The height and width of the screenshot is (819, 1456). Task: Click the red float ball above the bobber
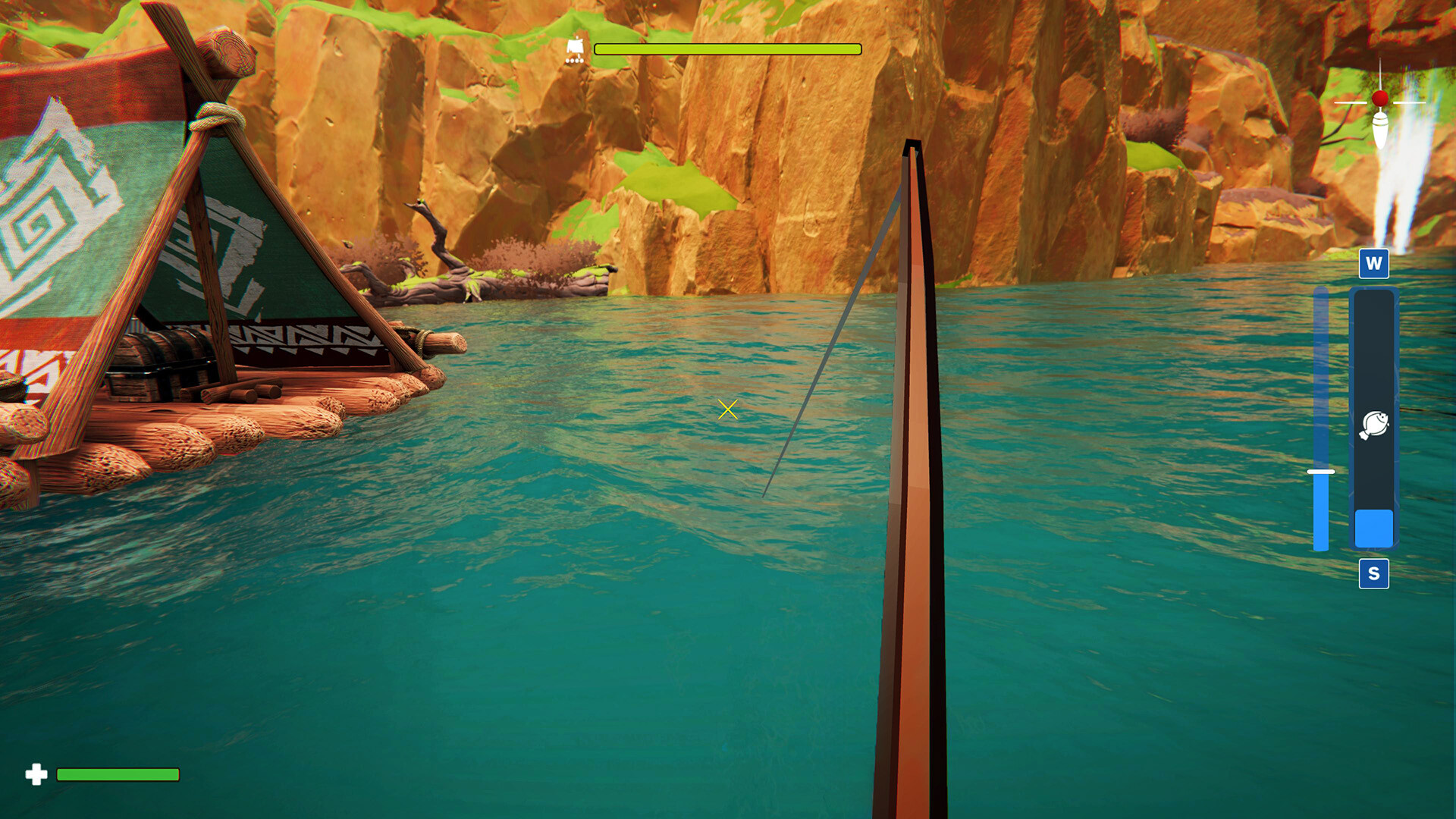[1379, 97]
